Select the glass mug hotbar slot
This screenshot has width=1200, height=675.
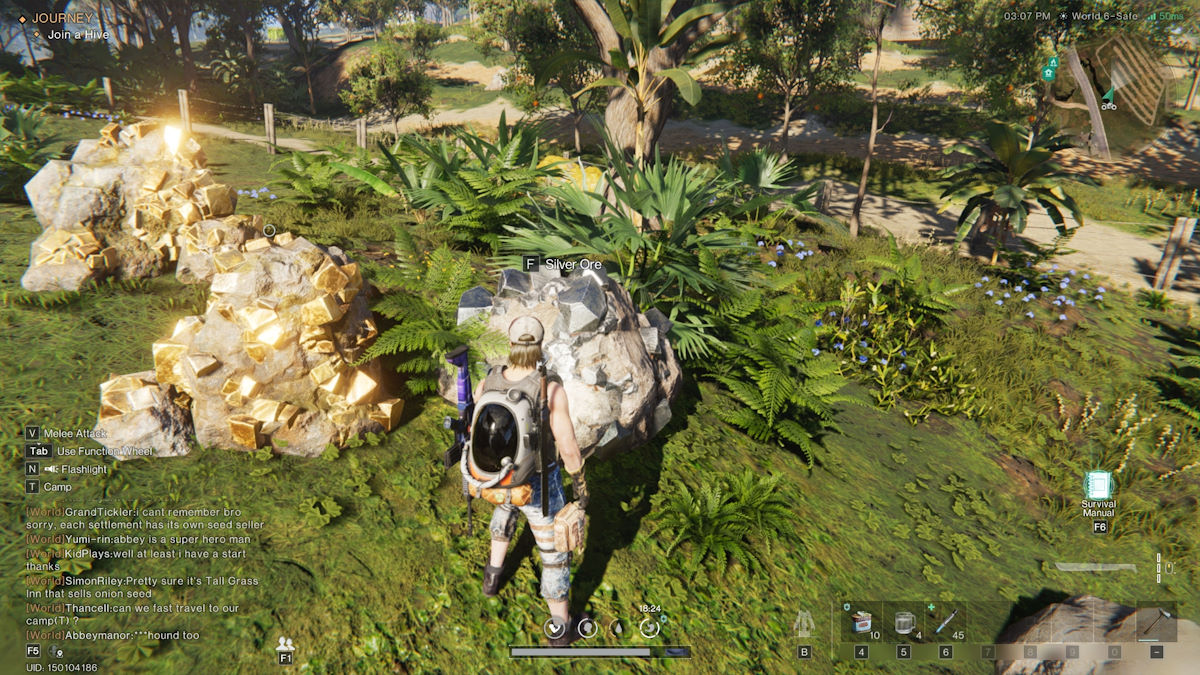pyautogui.click(x=904, y=624)
